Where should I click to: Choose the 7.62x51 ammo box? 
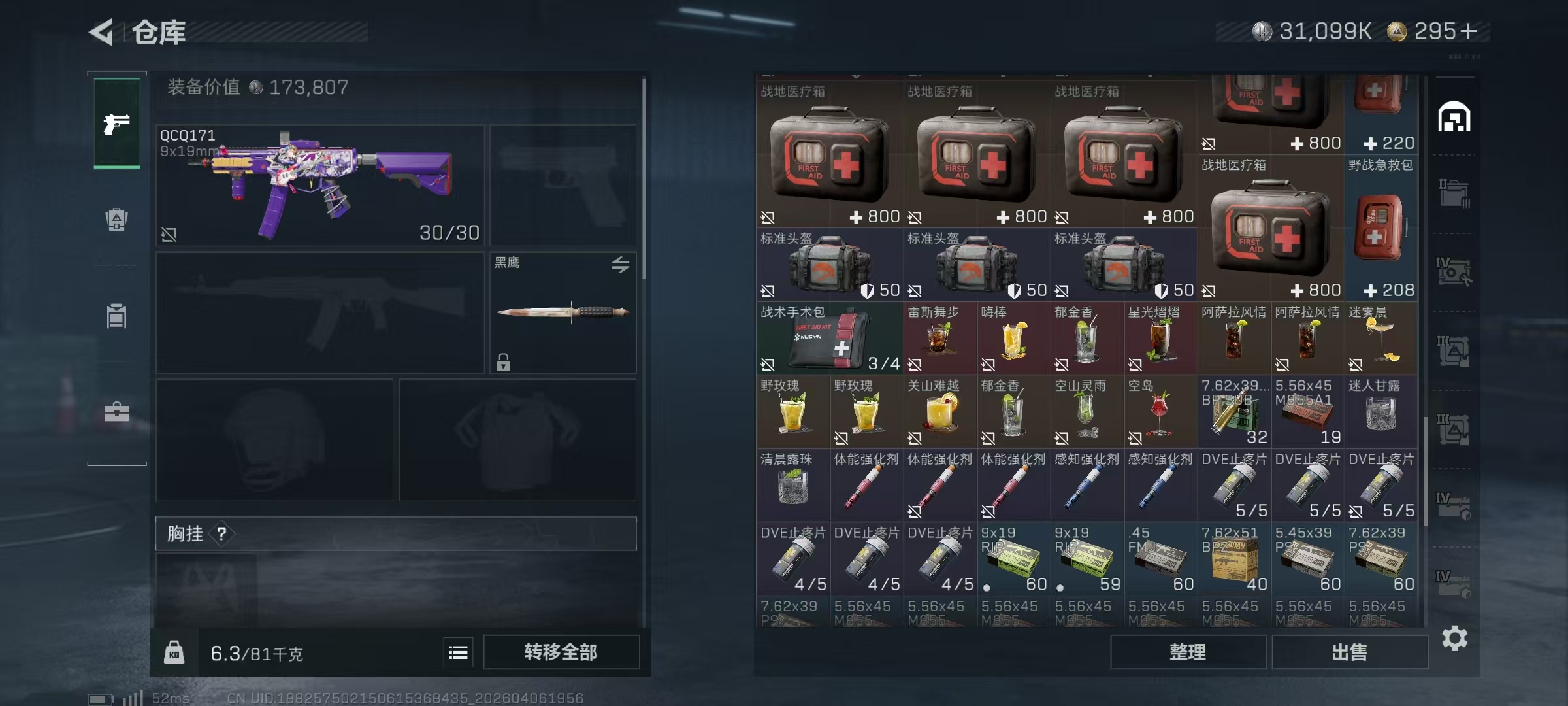pos(1233,559)
